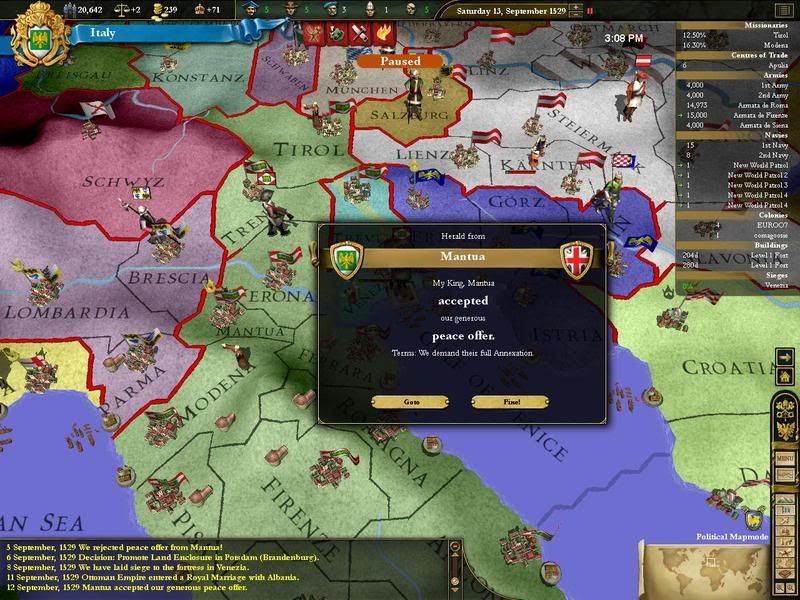Viewport: 800px width, 600px height.
Task: Dismiss the peace message with Fine!
Action: click(x=509, y=402)
